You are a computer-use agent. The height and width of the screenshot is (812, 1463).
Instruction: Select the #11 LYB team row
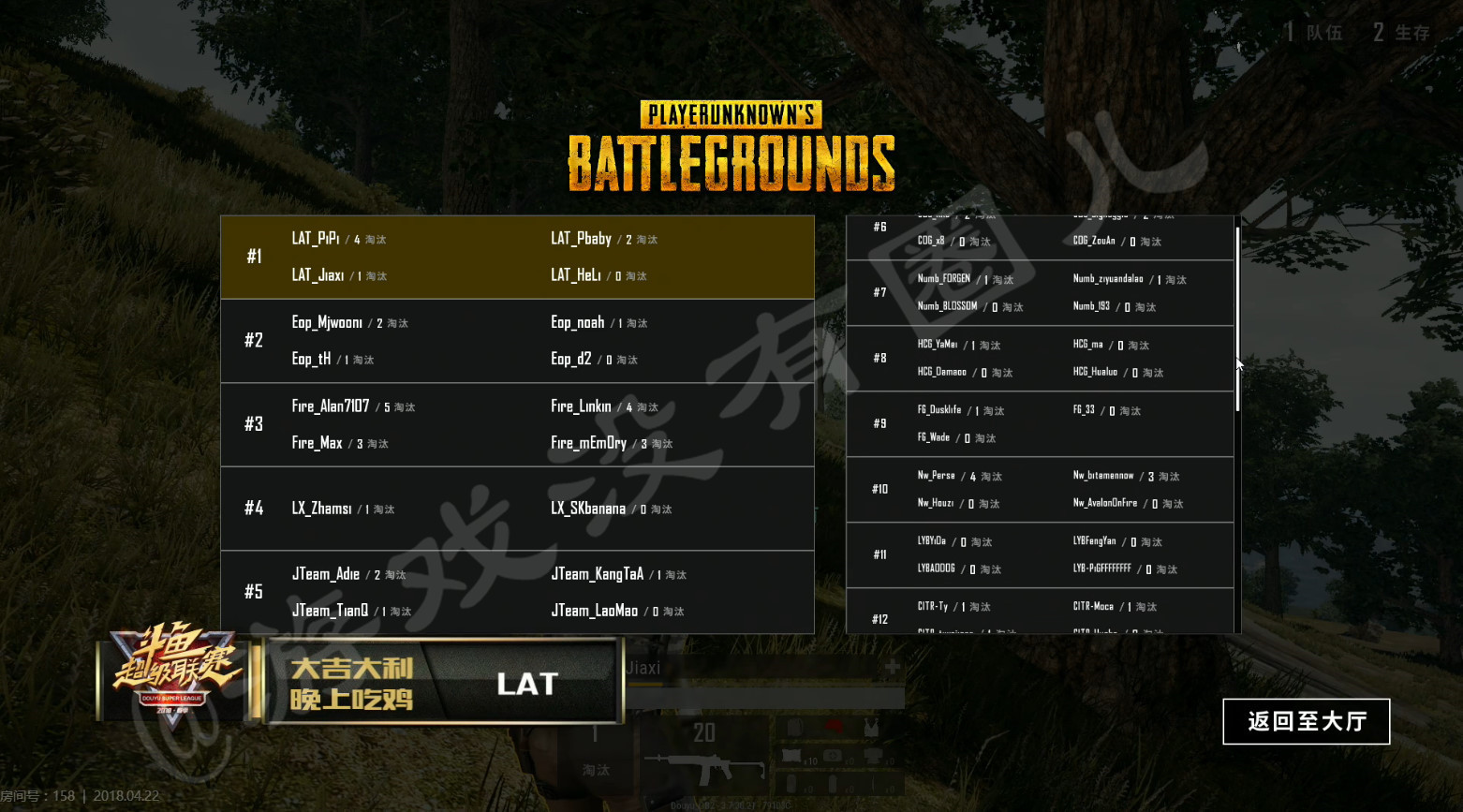point(1040,555)
